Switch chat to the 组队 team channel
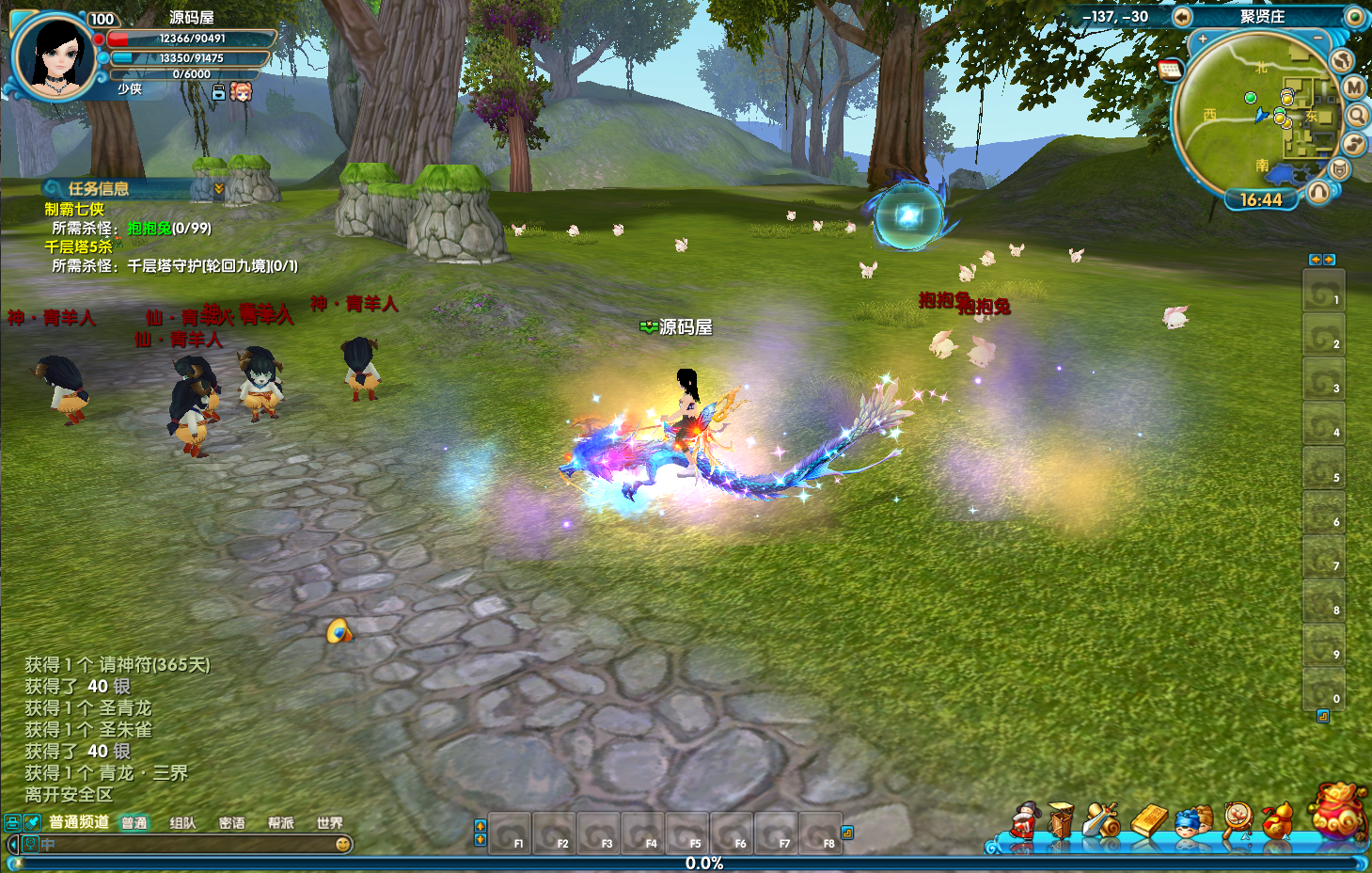This screenshot has height=873, width=1372. pyautogui.click(x=182, y=823)
